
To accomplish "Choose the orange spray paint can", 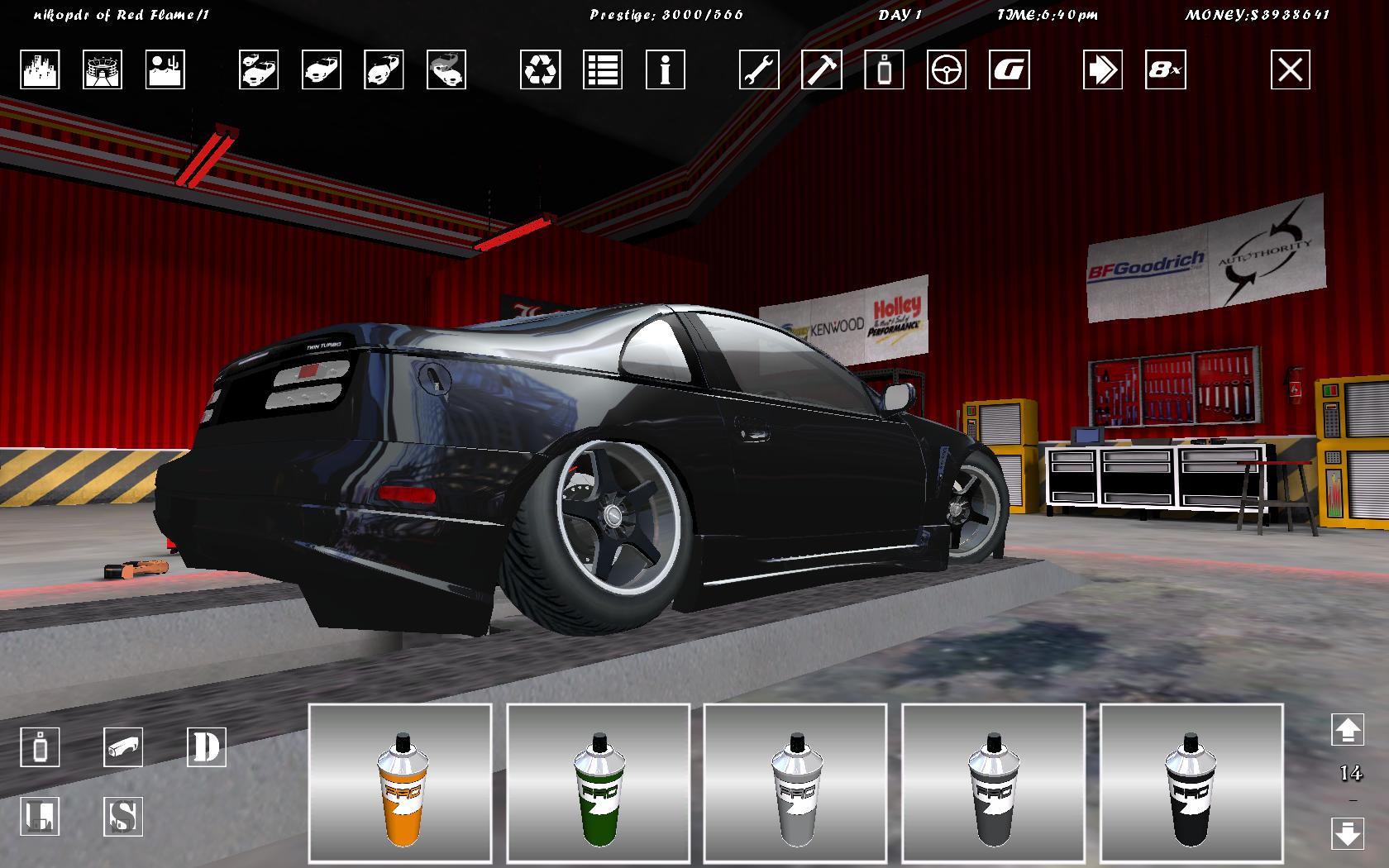I will pos(400,784).
